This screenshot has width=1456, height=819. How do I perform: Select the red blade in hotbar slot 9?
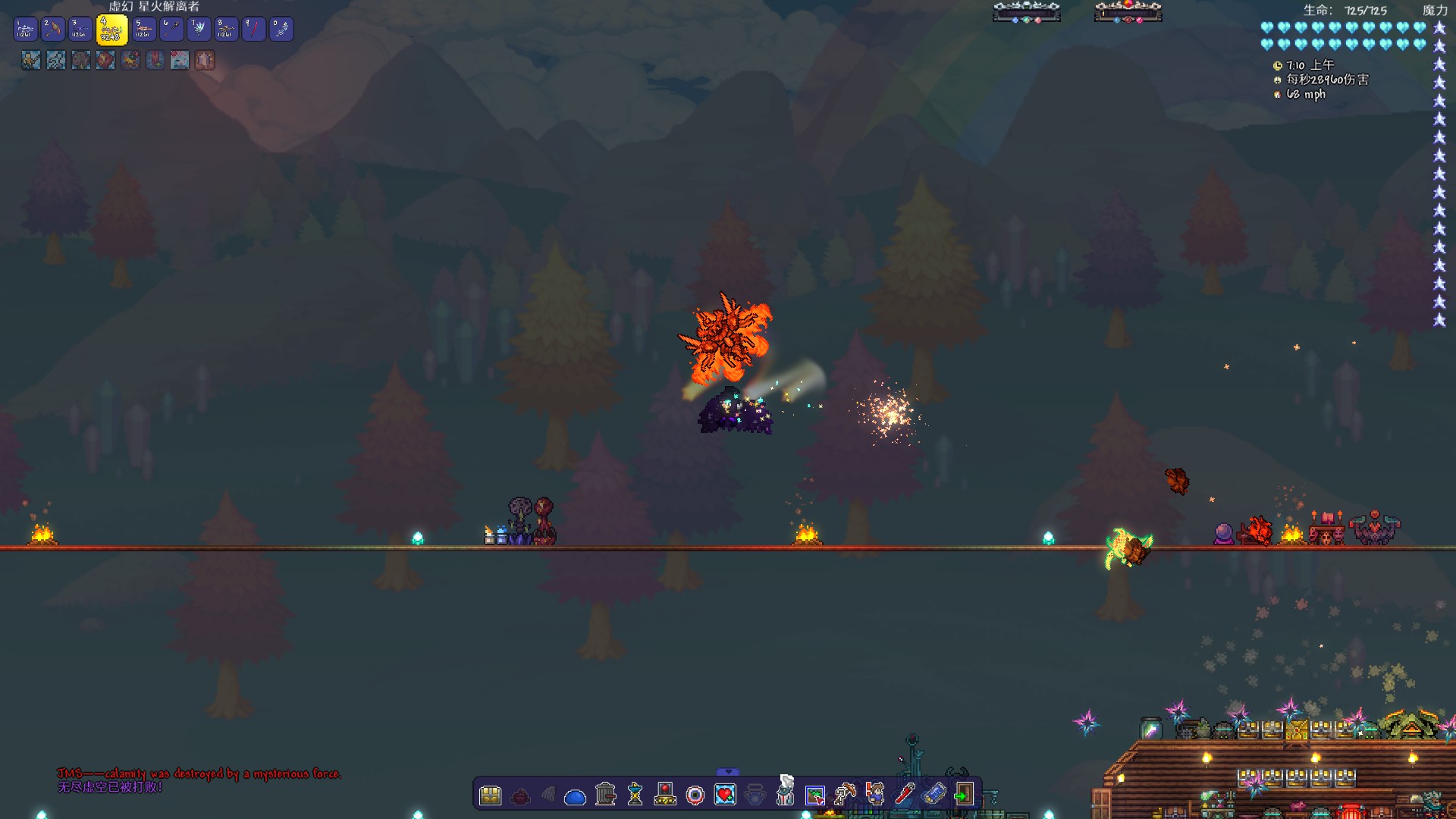(253, 30)
